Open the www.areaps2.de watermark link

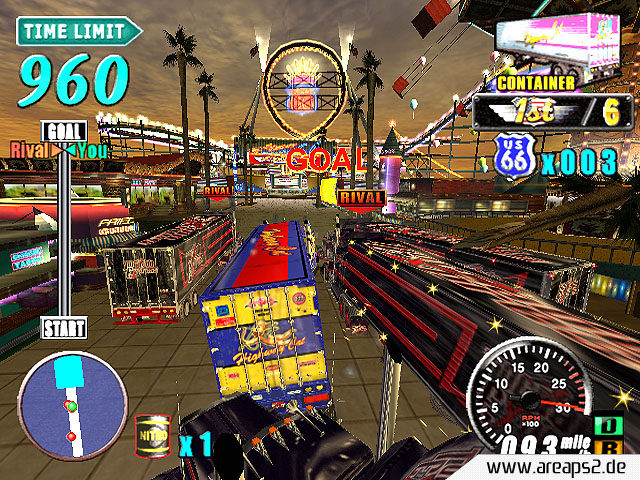pyautogui.click(x=562, y=467)
